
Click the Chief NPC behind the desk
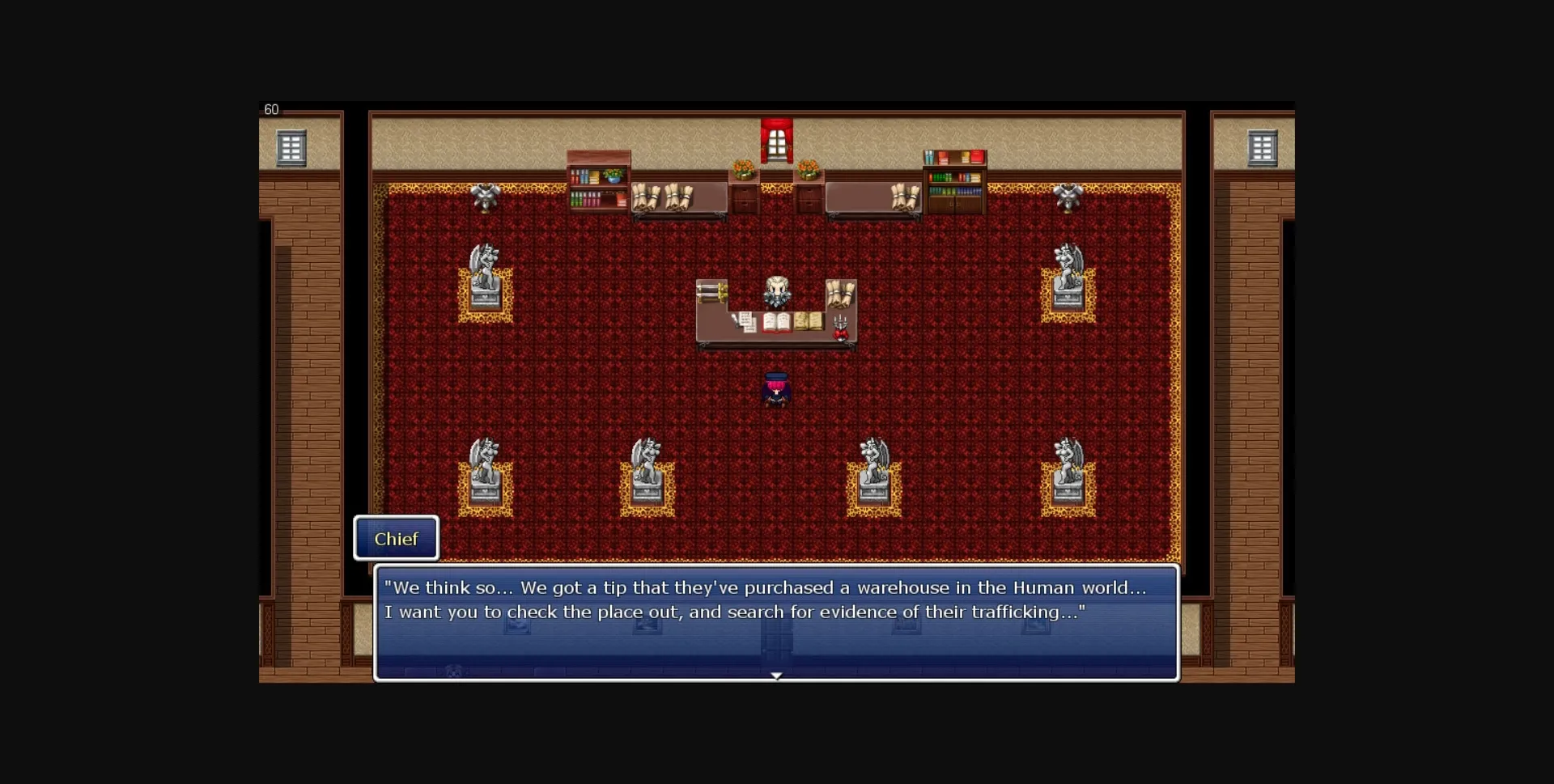click(x=777, y=293)
